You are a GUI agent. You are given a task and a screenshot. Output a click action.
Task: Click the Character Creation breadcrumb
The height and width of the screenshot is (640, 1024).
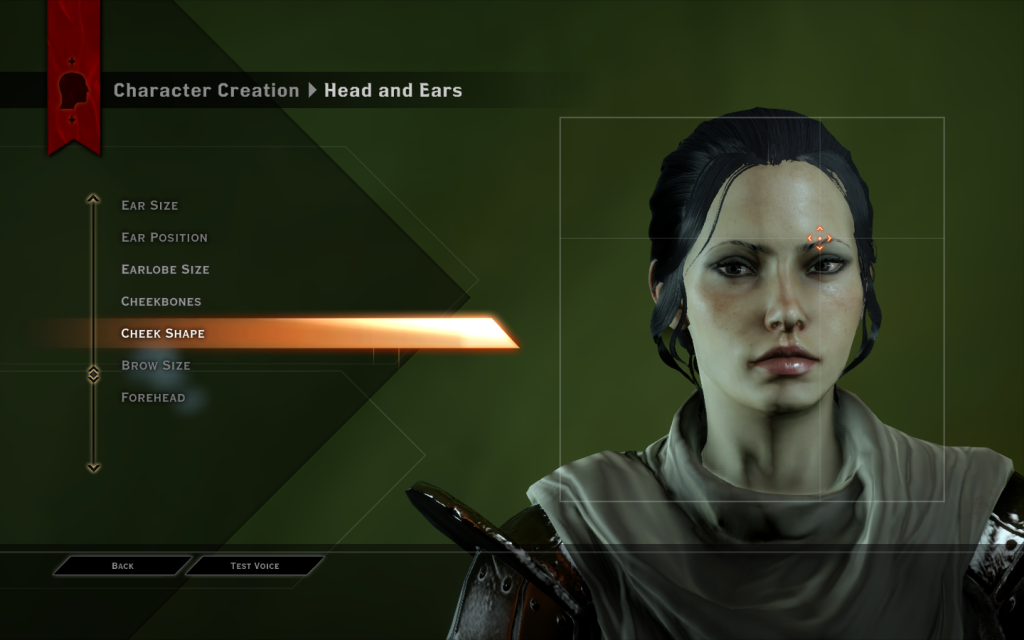point(206,90)
